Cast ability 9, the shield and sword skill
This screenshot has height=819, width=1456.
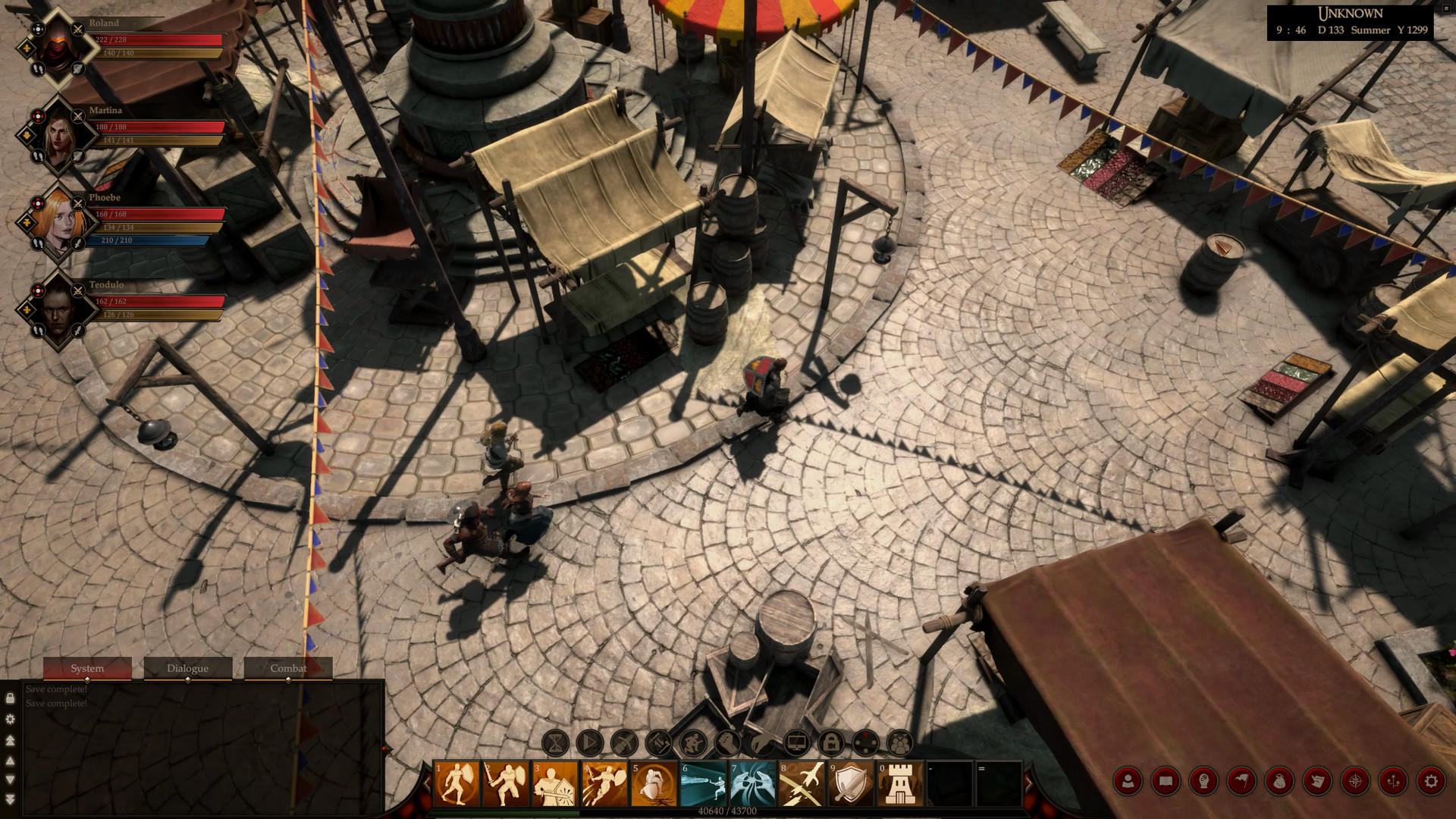(850, 780)
